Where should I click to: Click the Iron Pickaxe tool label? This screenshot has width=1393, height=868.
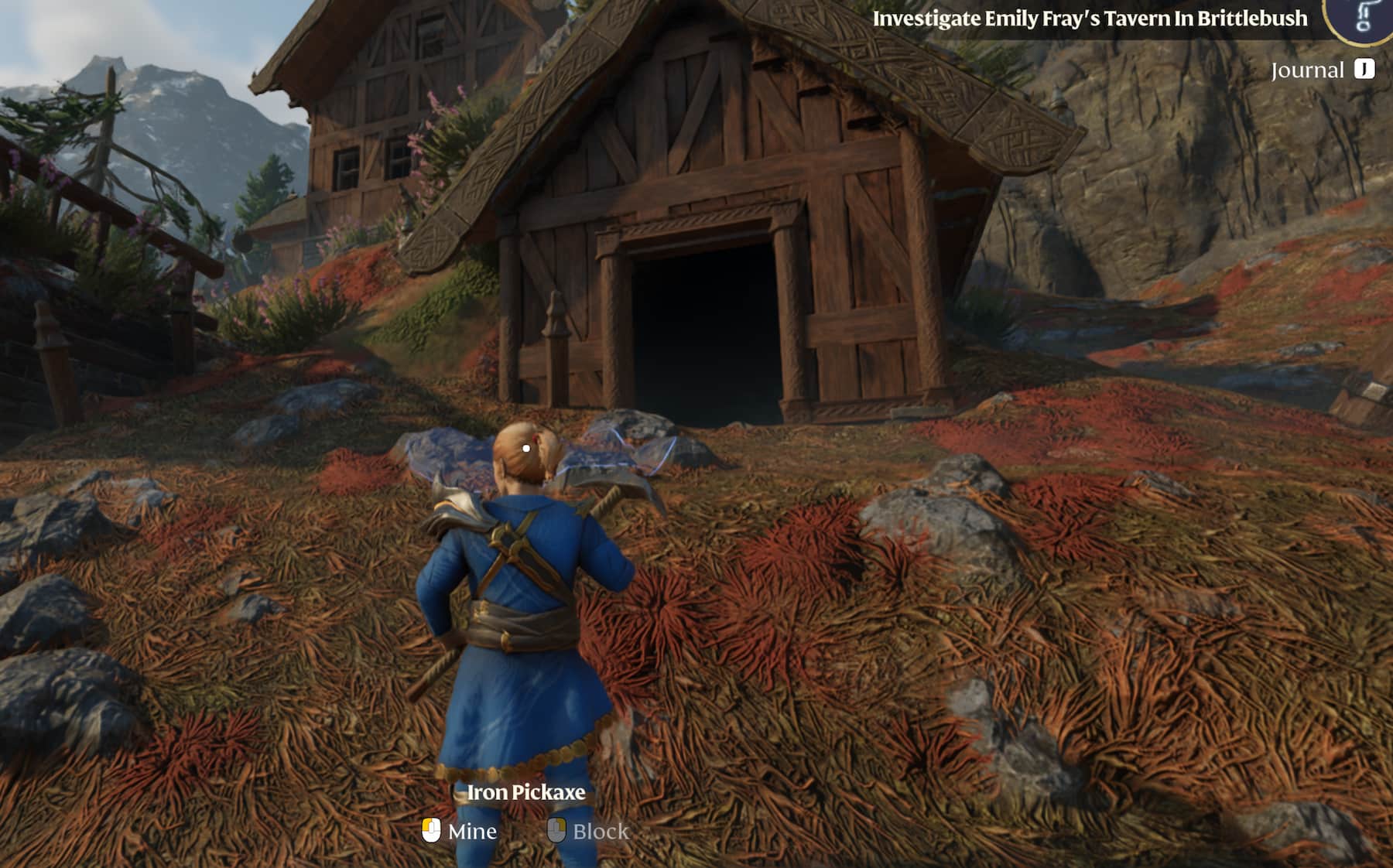click(x=526, y=792)
